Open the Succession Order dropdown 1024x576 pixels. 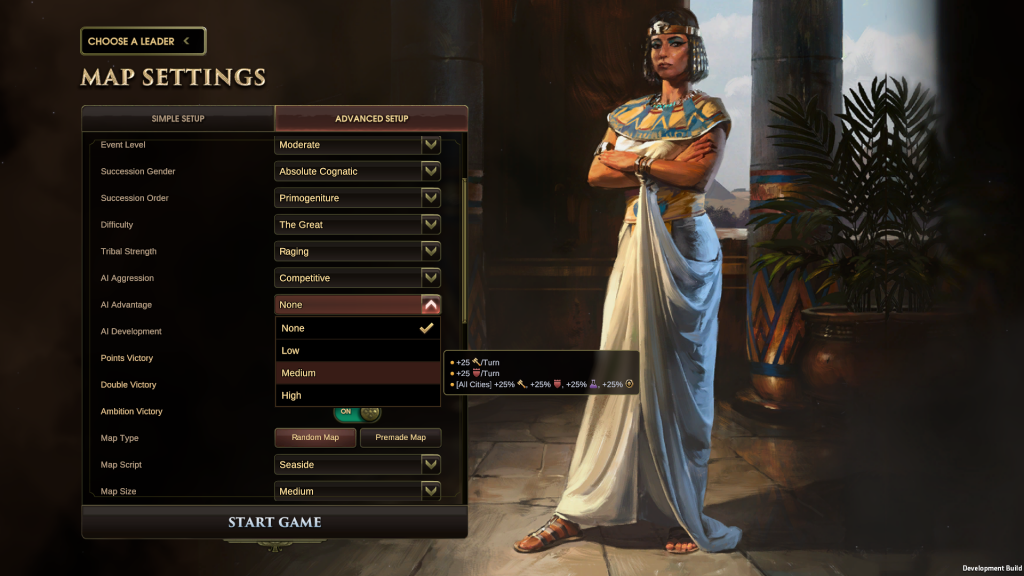tap(358, 198)
